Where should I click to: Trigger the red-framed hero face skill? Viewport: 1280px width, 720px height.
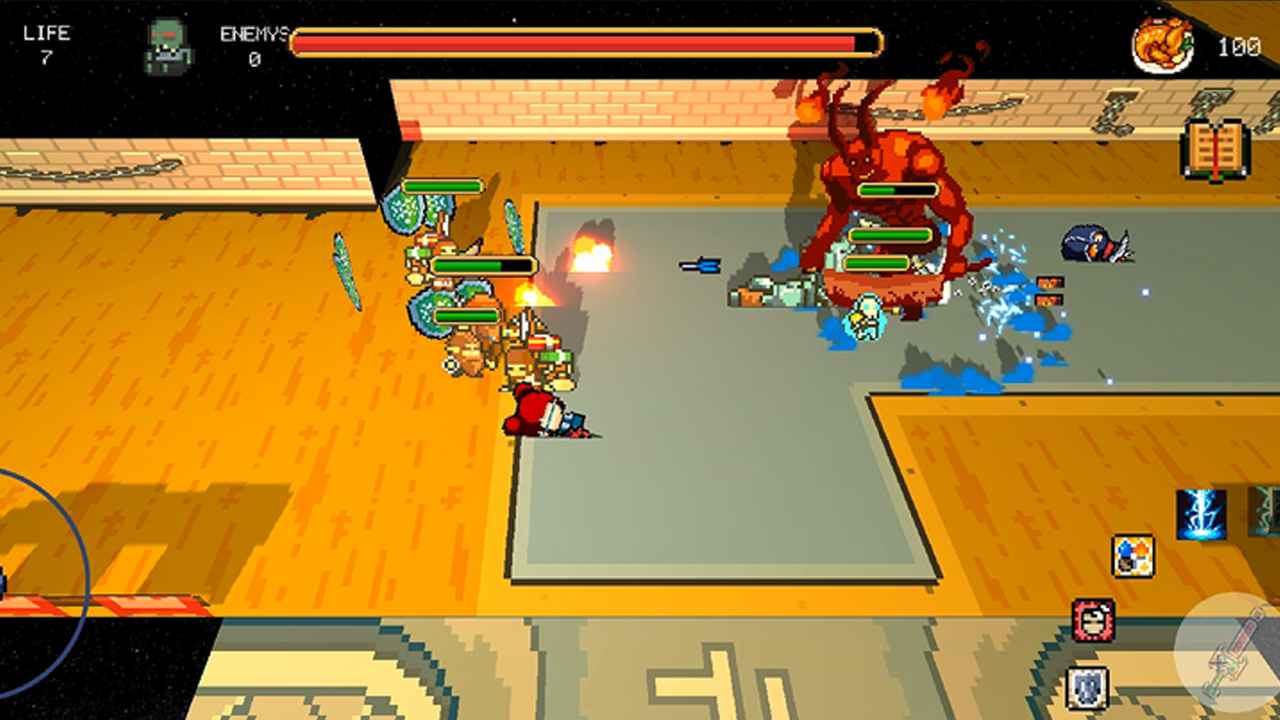click(x=1093, y=620)
